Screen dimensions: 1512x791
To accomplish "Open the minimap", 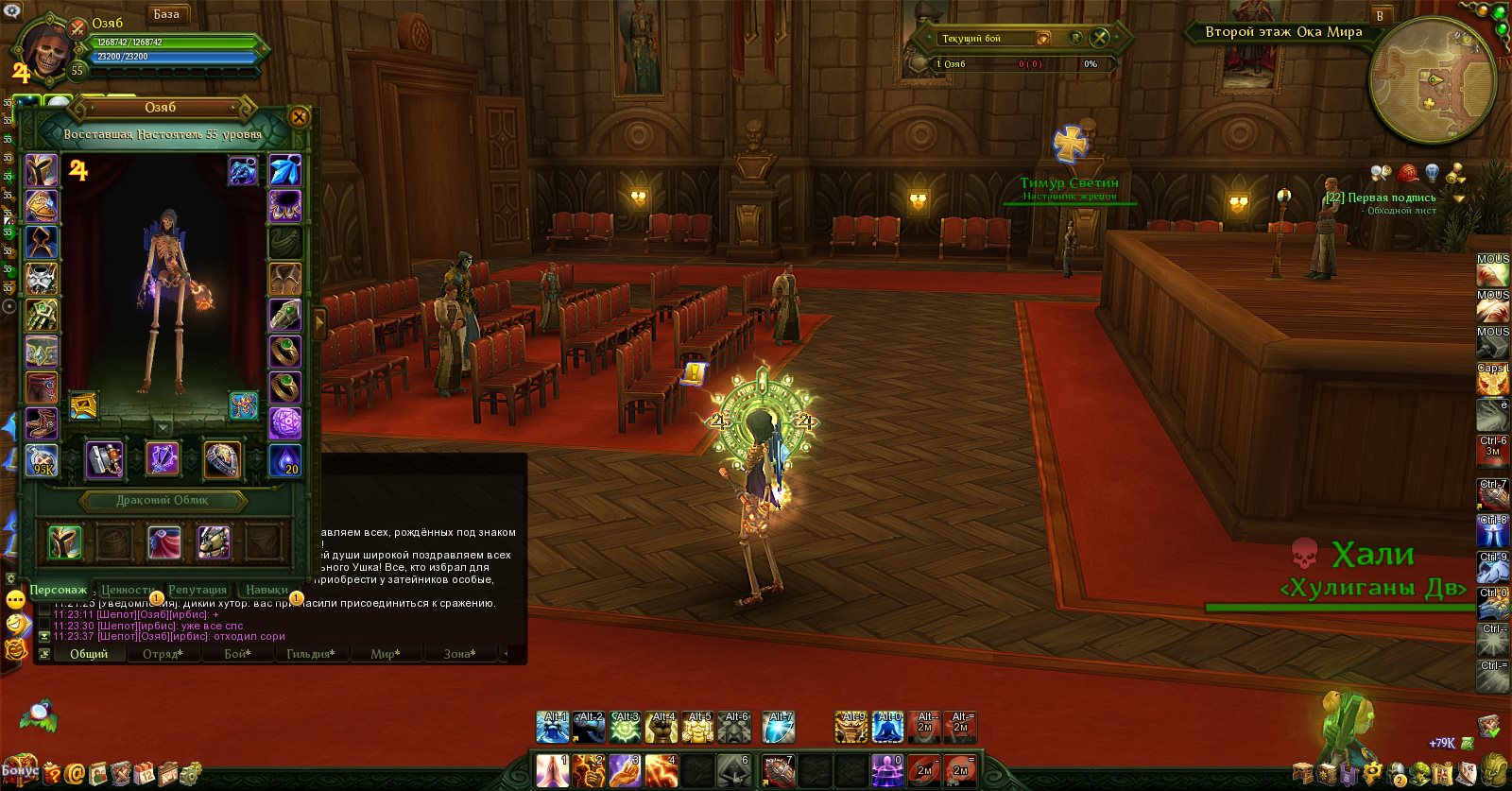I will tap(1432, 80).
